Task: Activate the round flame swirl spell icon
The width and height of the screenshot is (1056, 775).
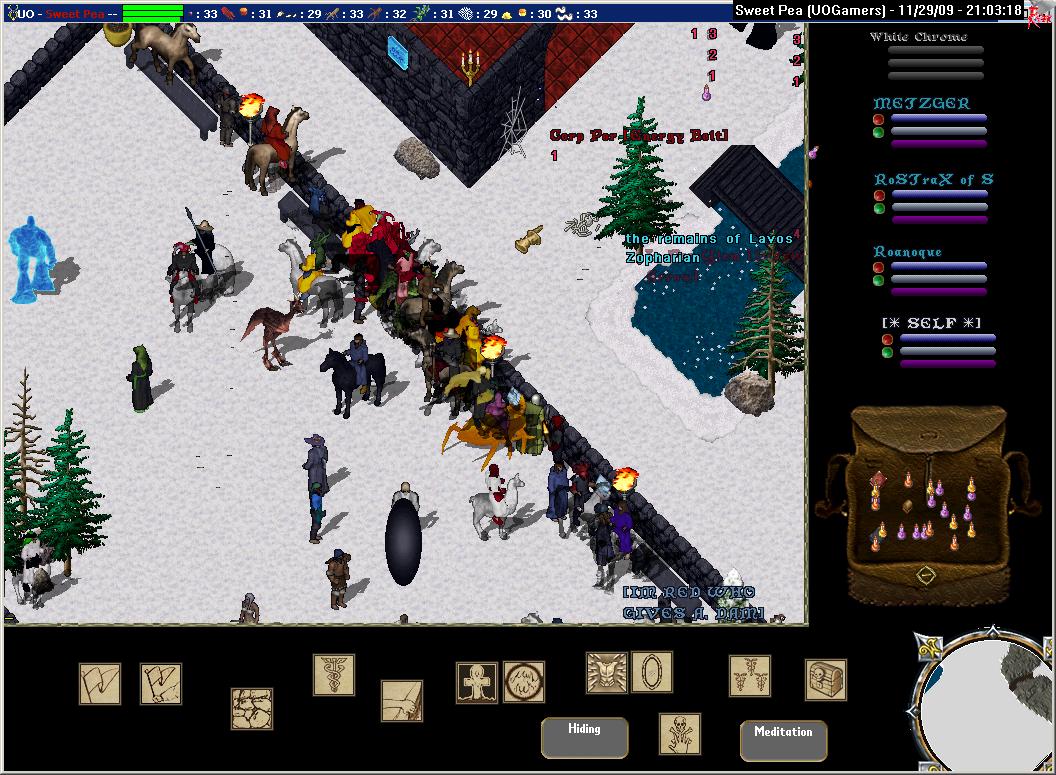Action: pyautogui.click(x=523, y=682)
